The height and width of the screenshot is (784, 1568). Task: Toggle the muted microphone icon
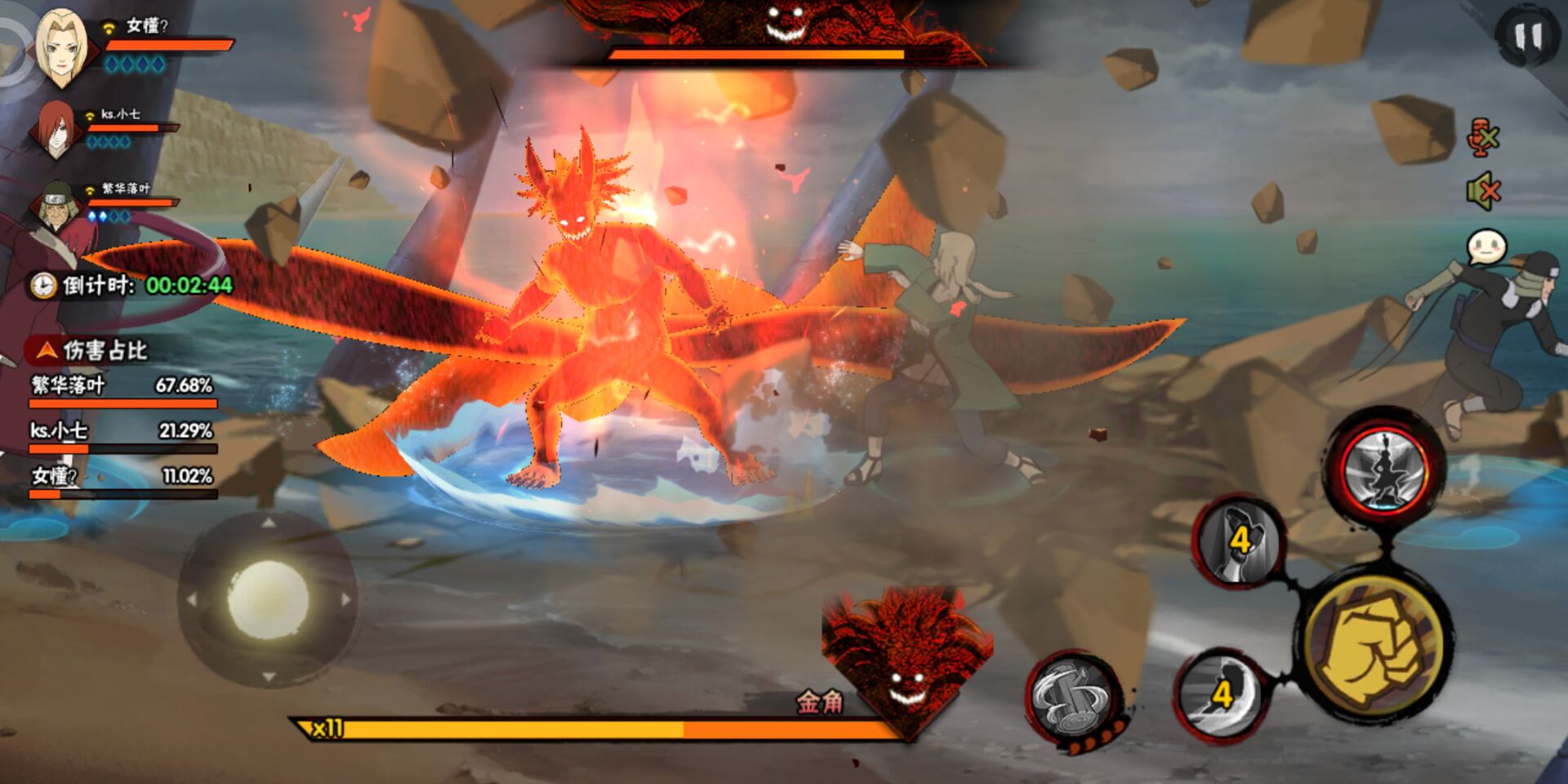click(1483, 137)
